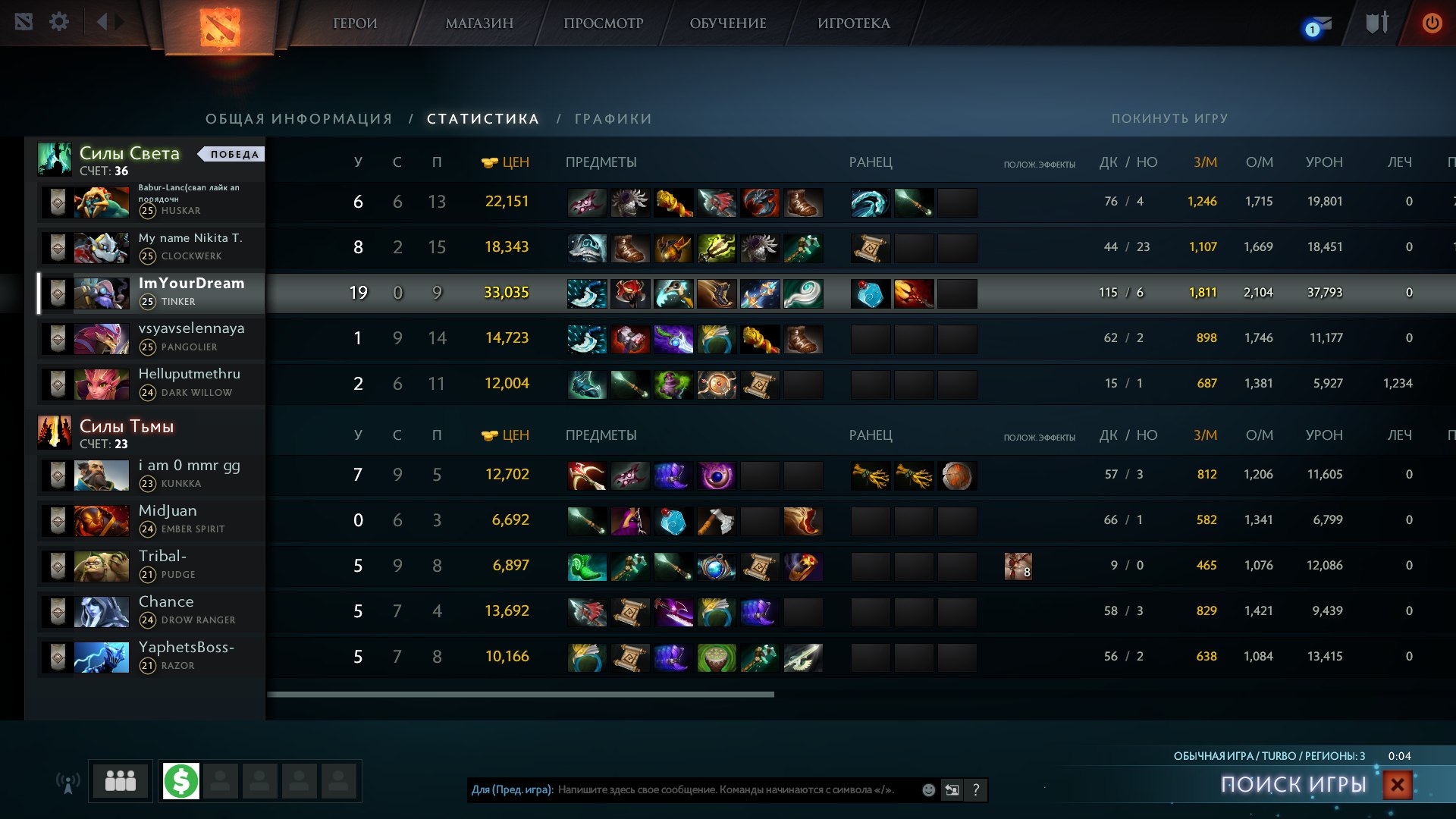Quit the game with the power button
1456x819 pixels.
(1432, 23)
